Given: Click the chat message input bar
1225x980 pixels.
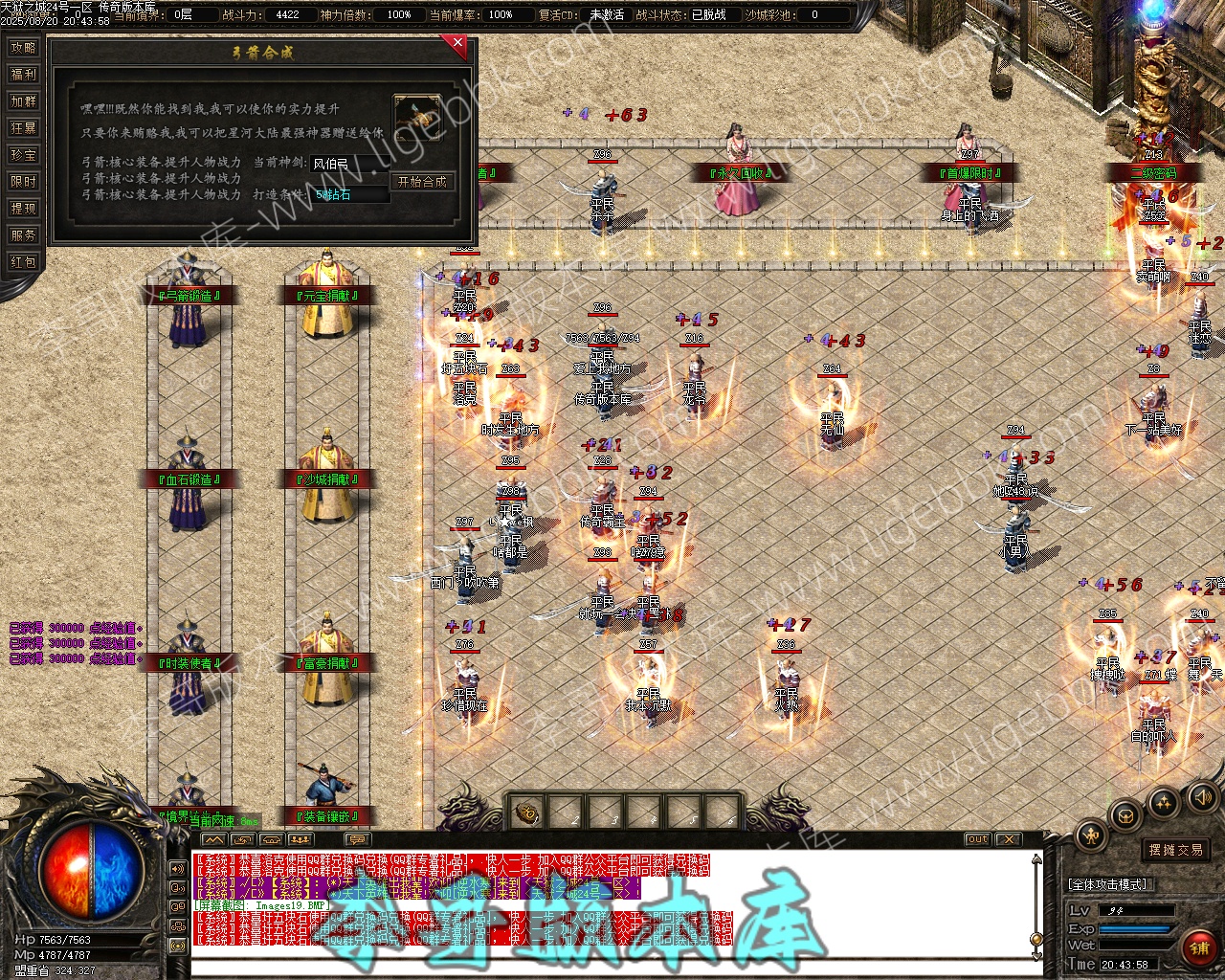Looking at the screenshot, I should click(x=612, y=970).
